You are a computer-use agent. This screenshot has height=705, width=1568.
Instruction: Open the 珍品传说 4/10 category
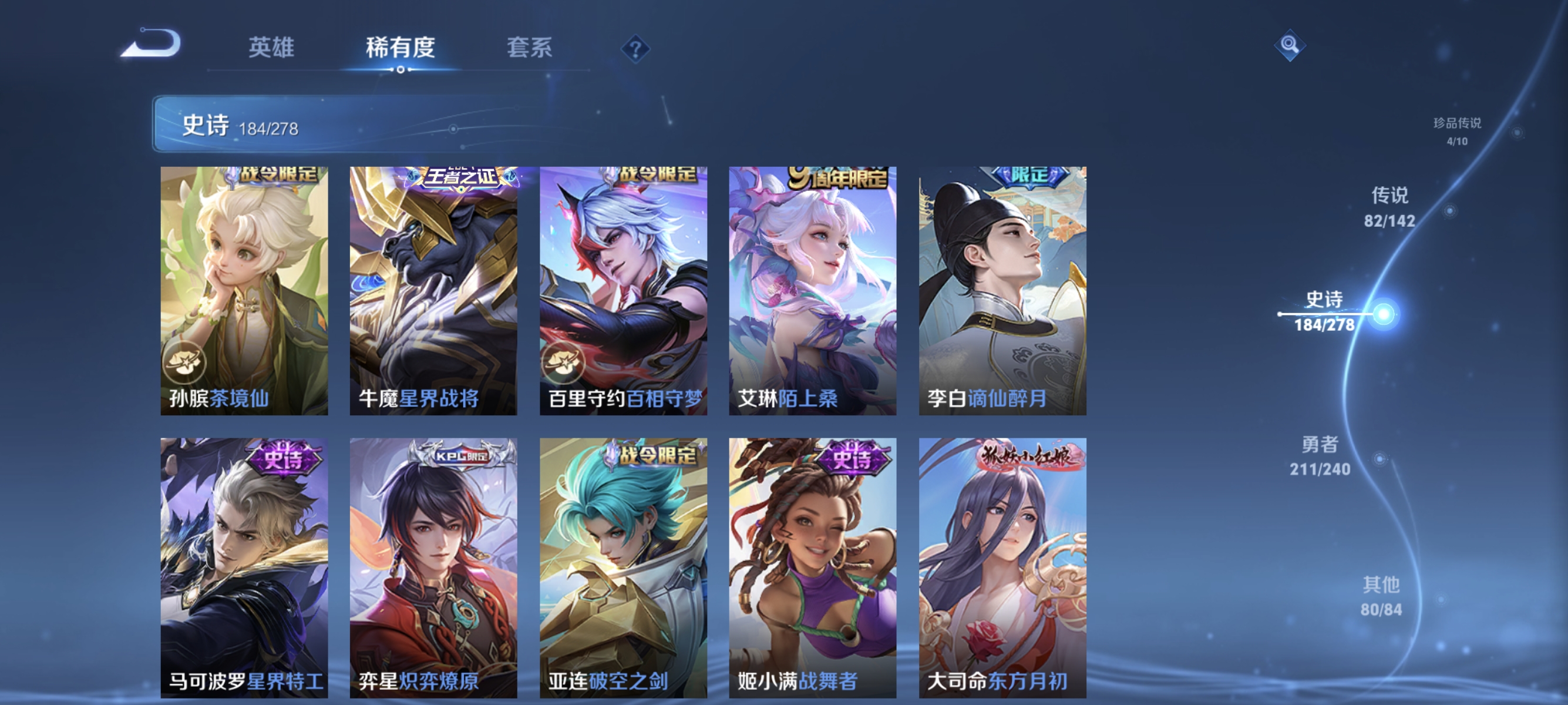1459,132
